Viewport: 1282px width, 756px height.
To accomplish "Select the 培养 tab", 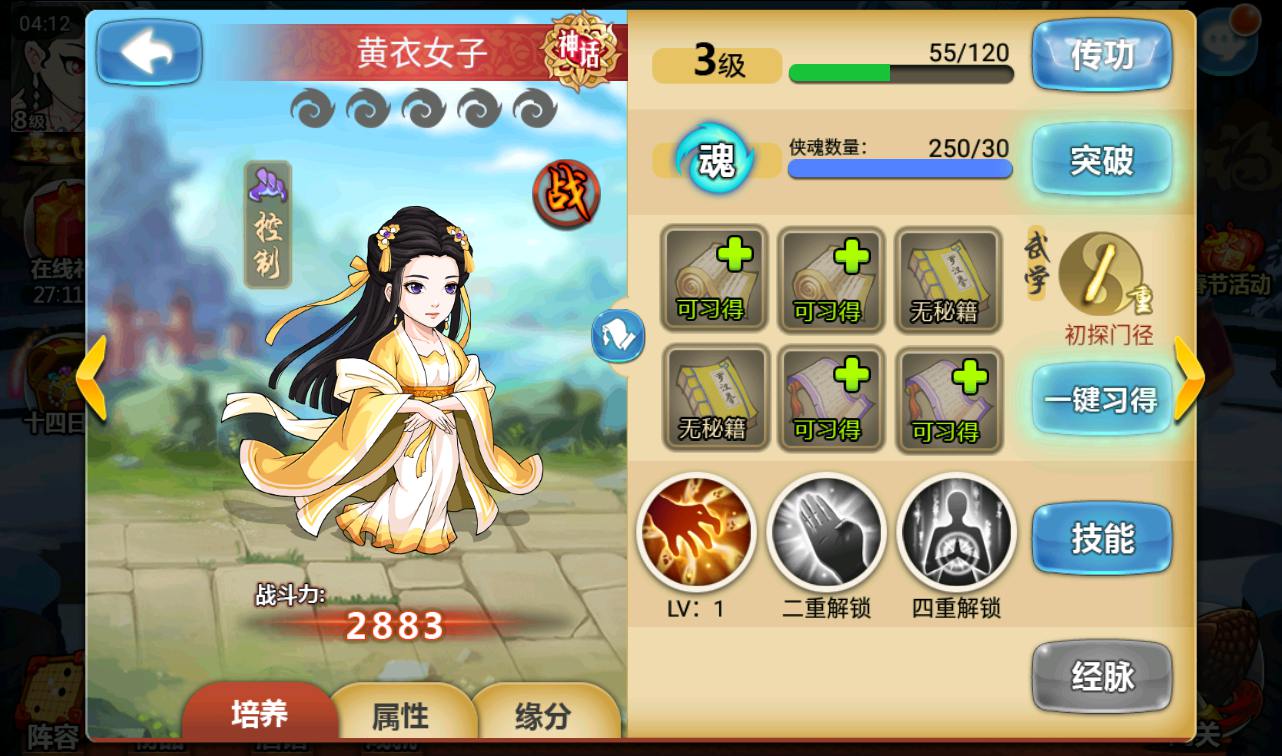I will pyautogui.click(x=259, y=713).
